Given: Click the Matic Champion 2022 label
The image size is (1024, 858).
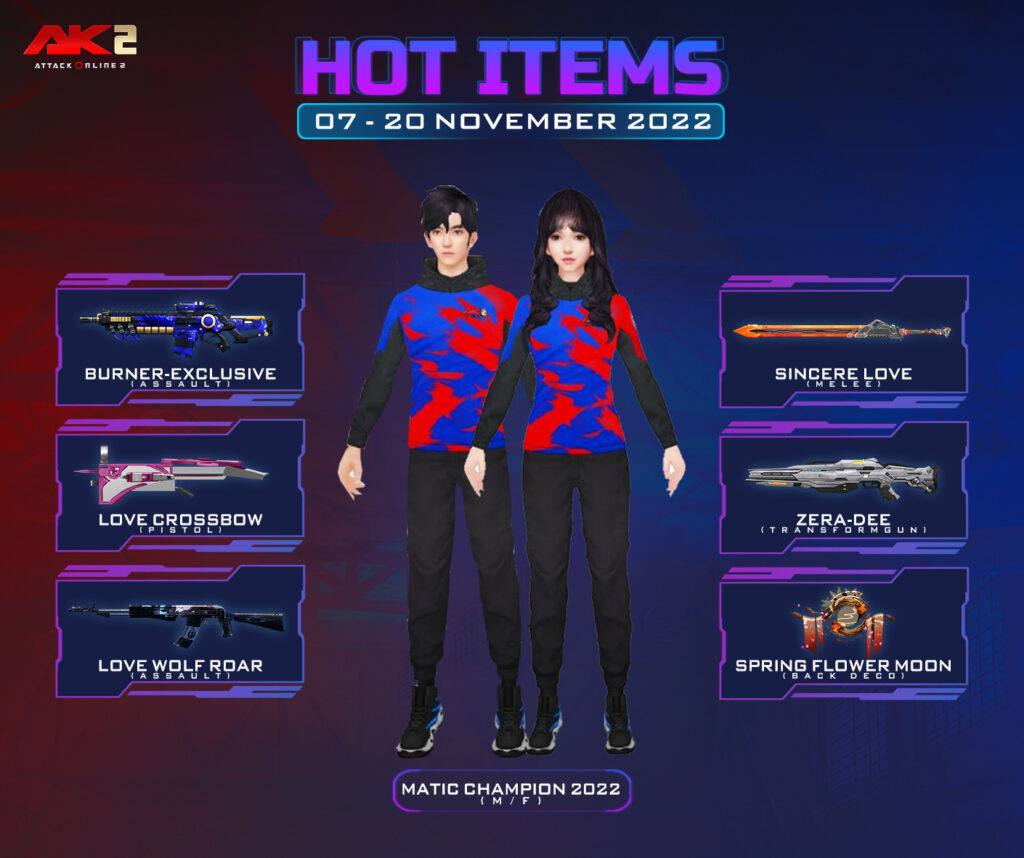Looking at the screenshot, I should [510, 790].
